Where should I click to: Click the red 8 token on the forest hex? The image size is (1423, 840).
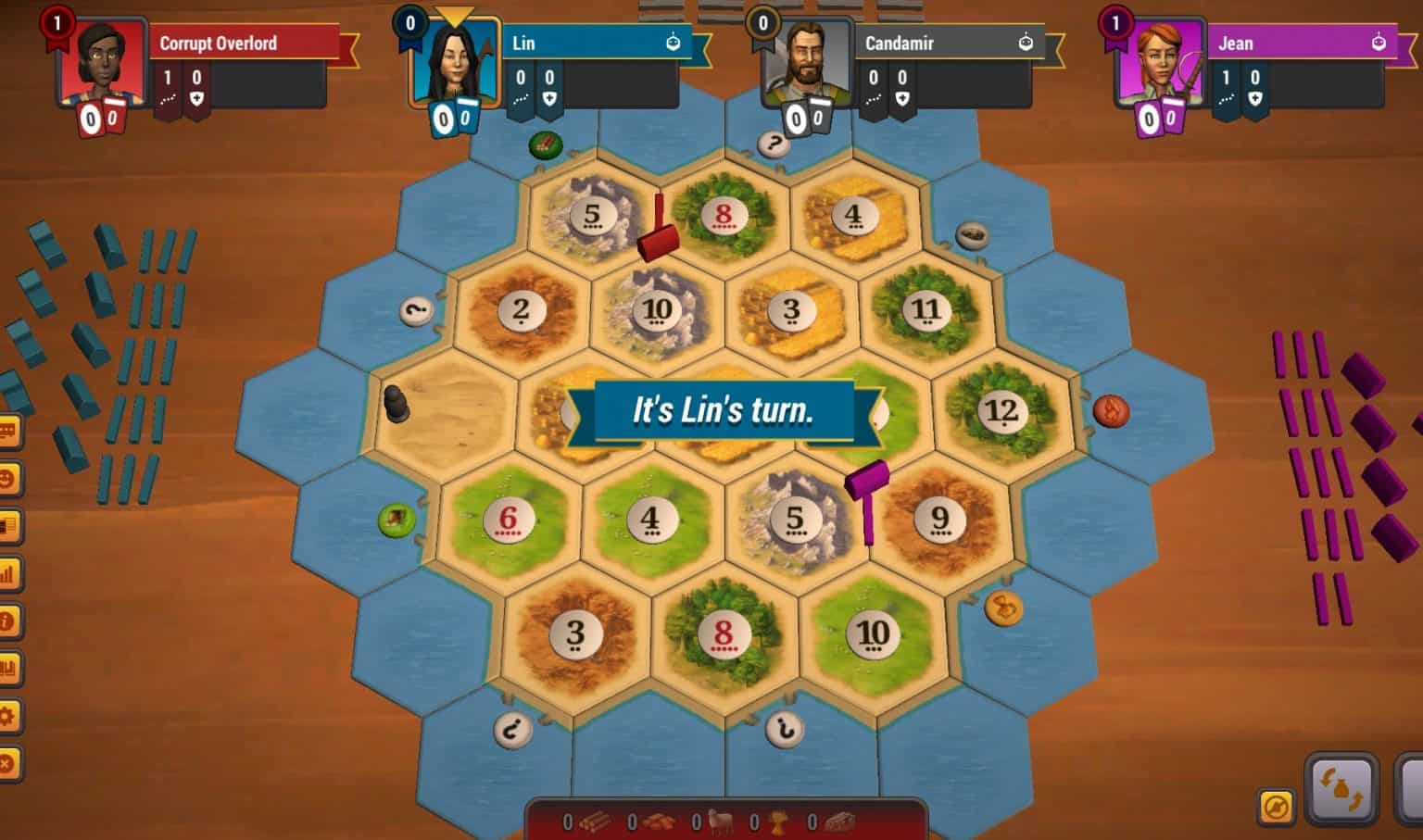coord(725,215)
